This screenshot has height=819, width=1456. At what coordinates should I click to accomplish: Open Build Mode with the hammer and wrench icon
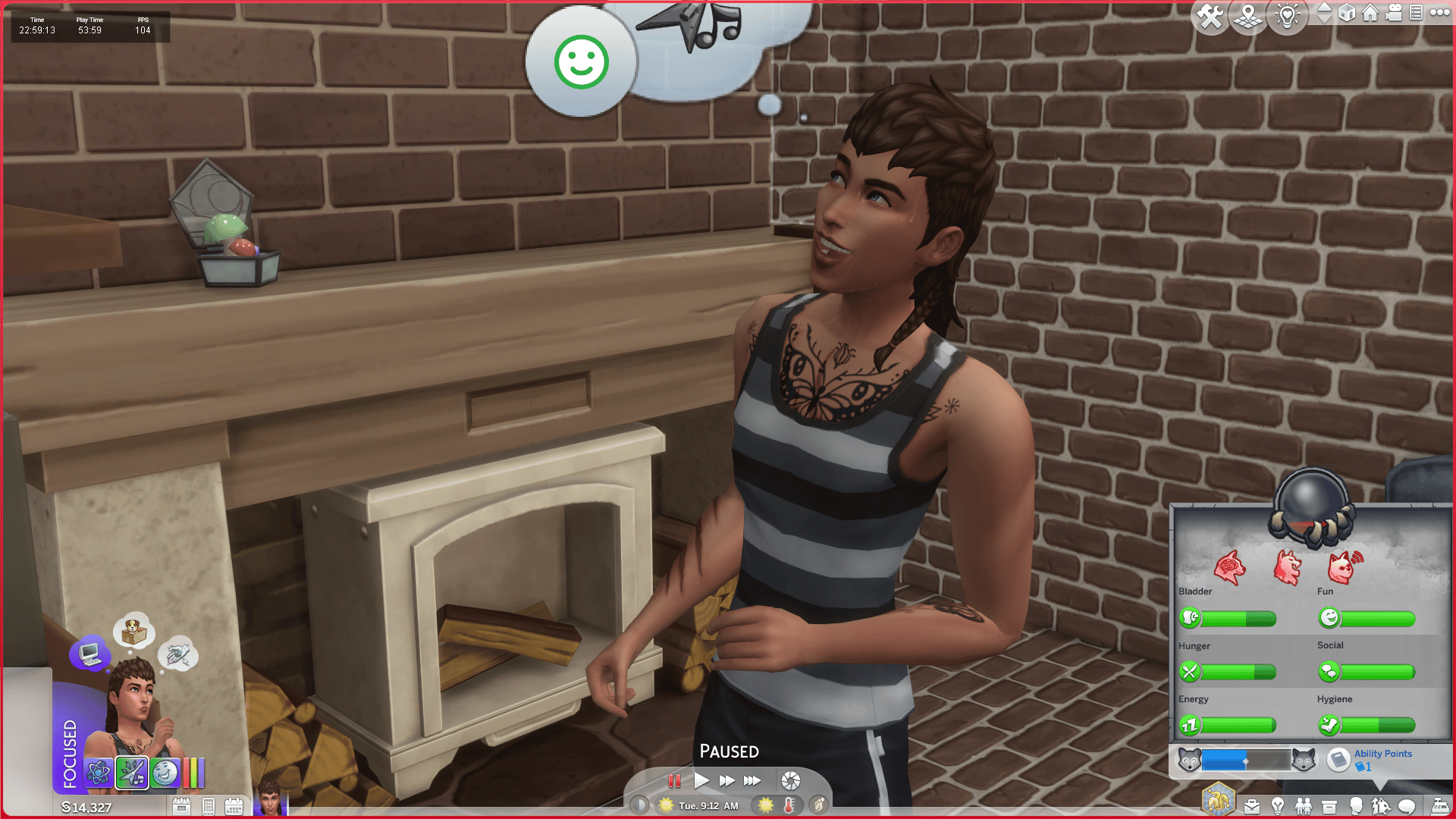1210,16
